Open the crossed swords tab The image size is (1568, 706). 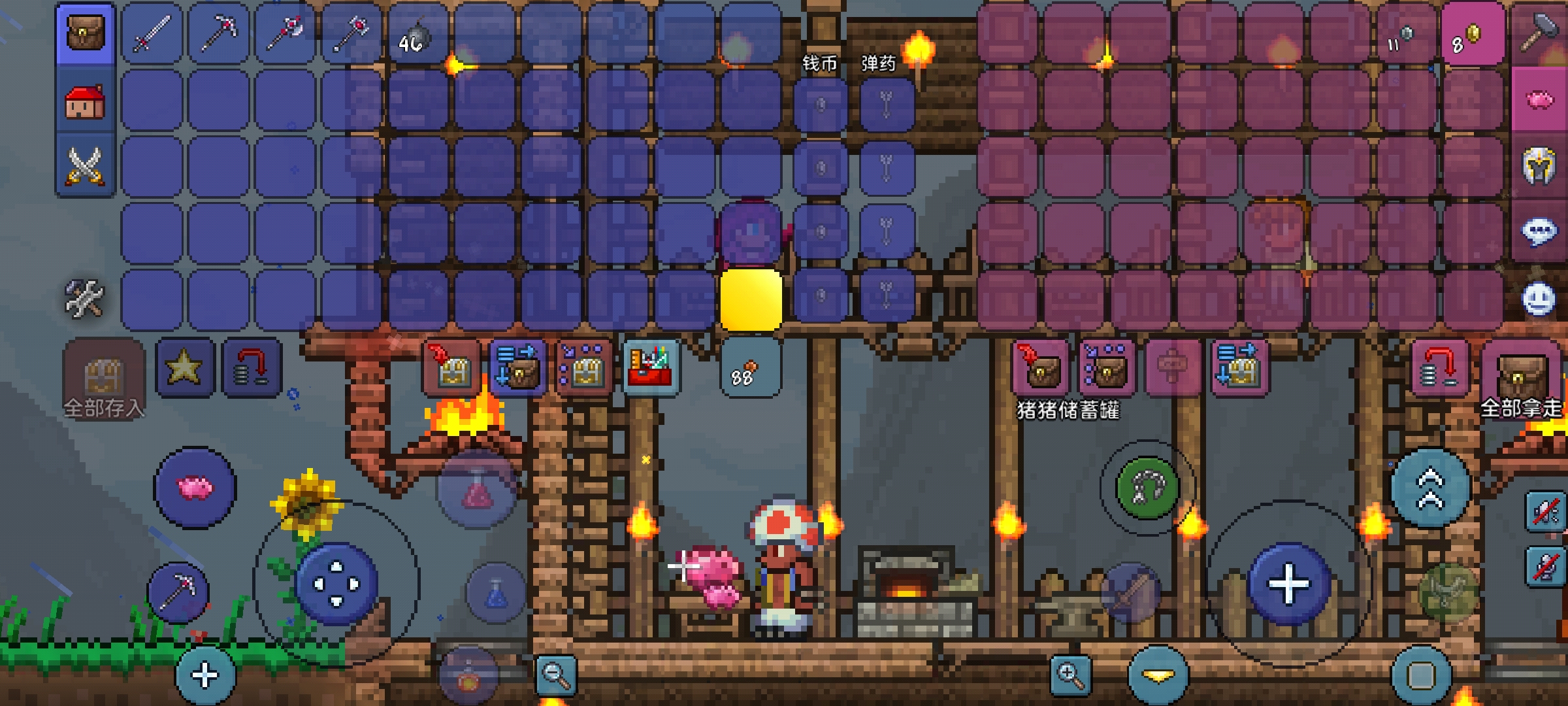(85, 166)
